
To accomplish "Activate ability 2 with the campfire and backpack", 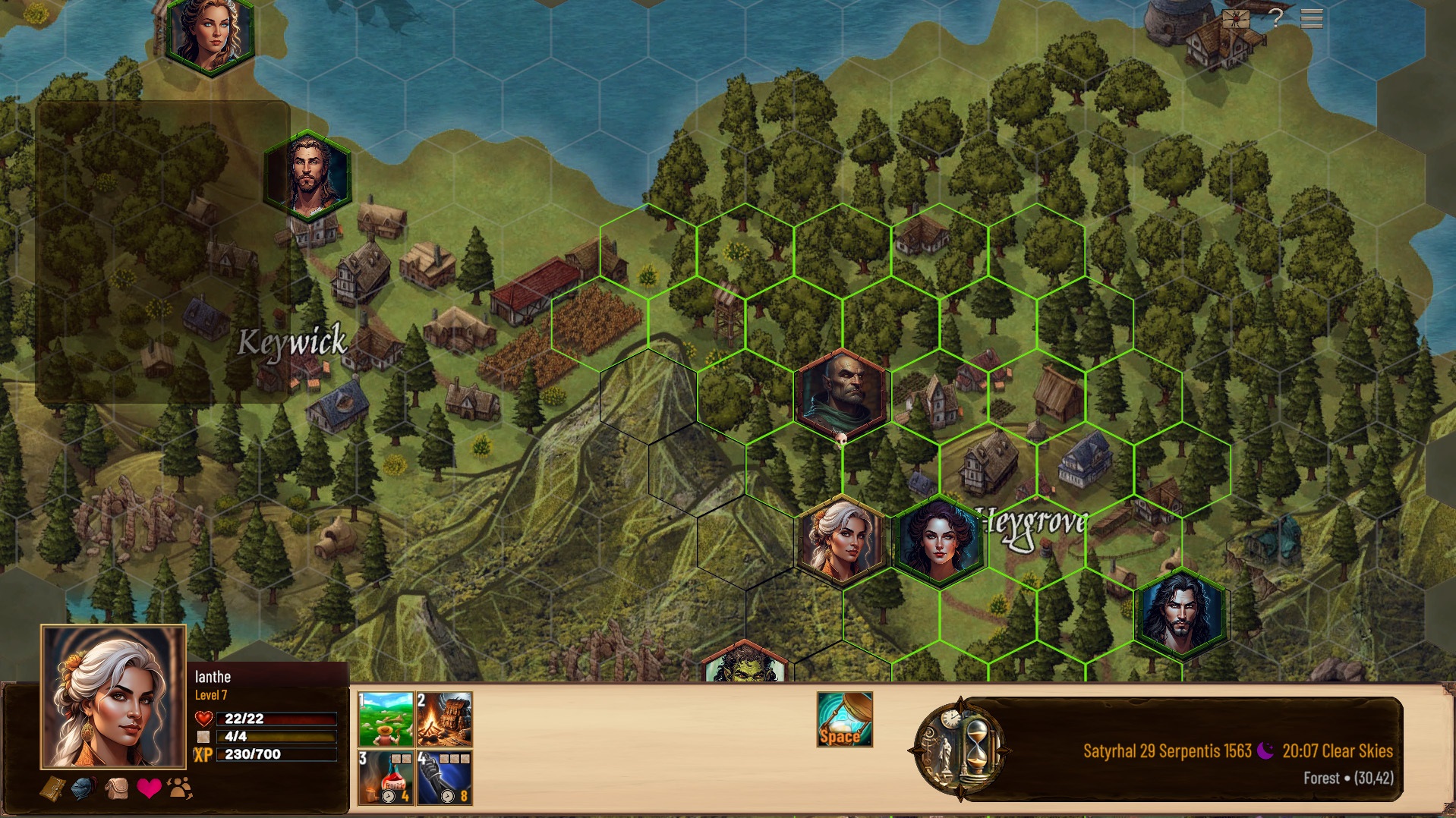I will tap(444, 719).
